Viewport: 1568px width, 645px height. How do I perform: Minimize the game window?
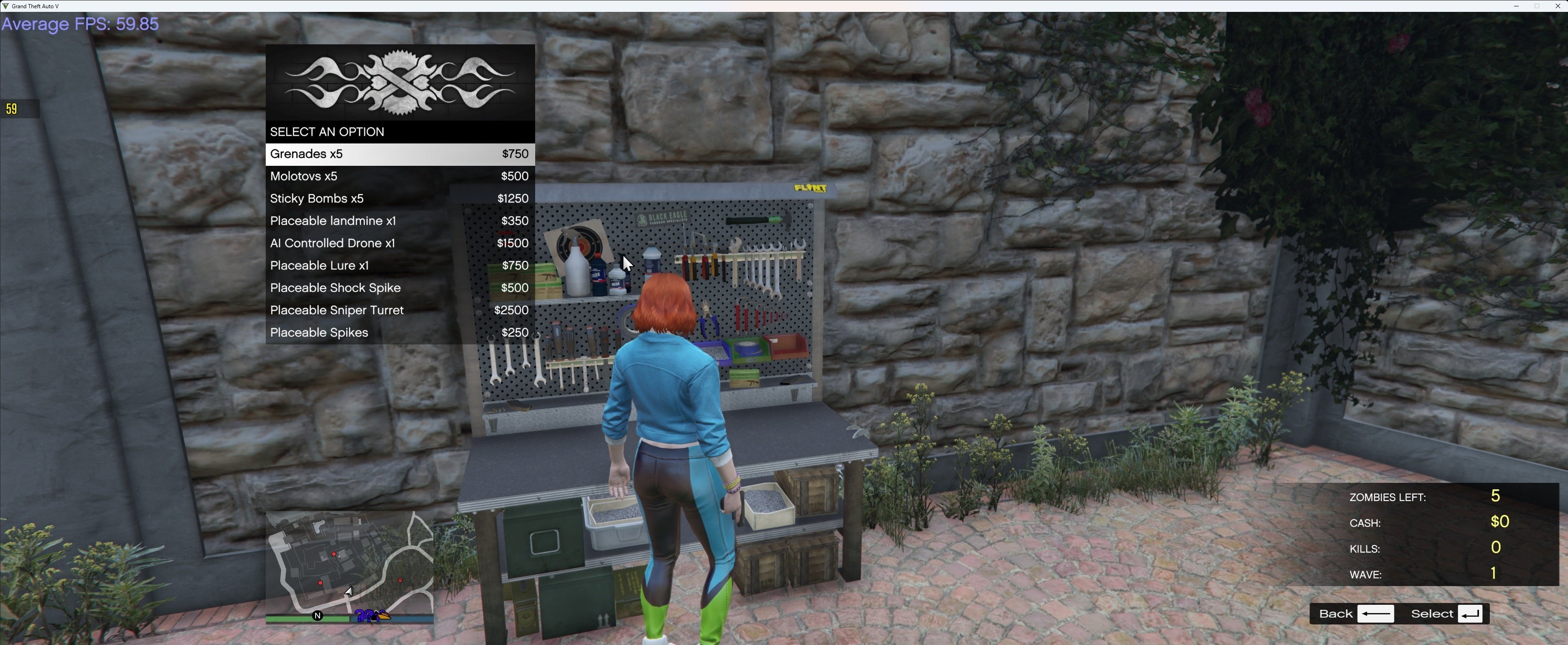point(1515,6)
